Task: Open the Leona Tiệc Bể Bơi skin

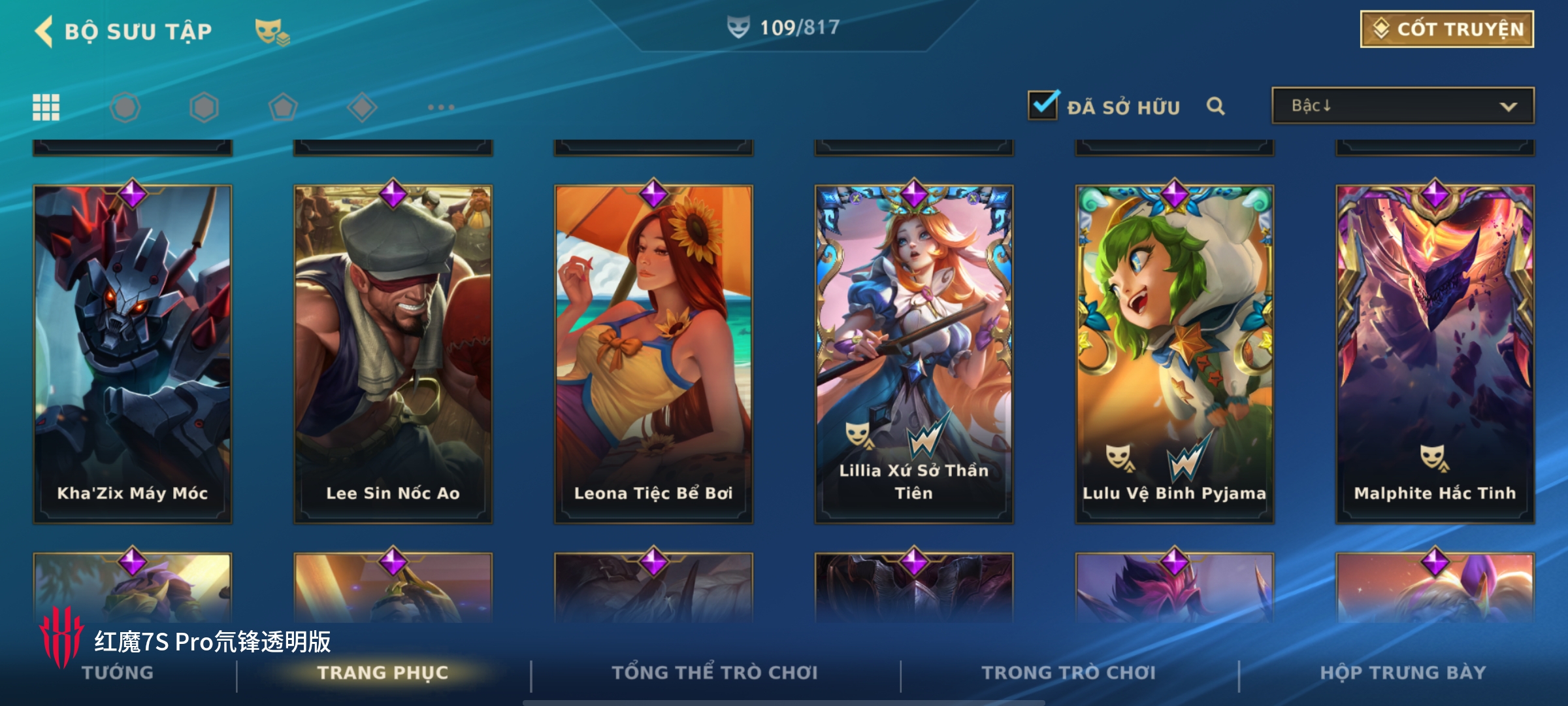Action: click(x=653, y=353)
